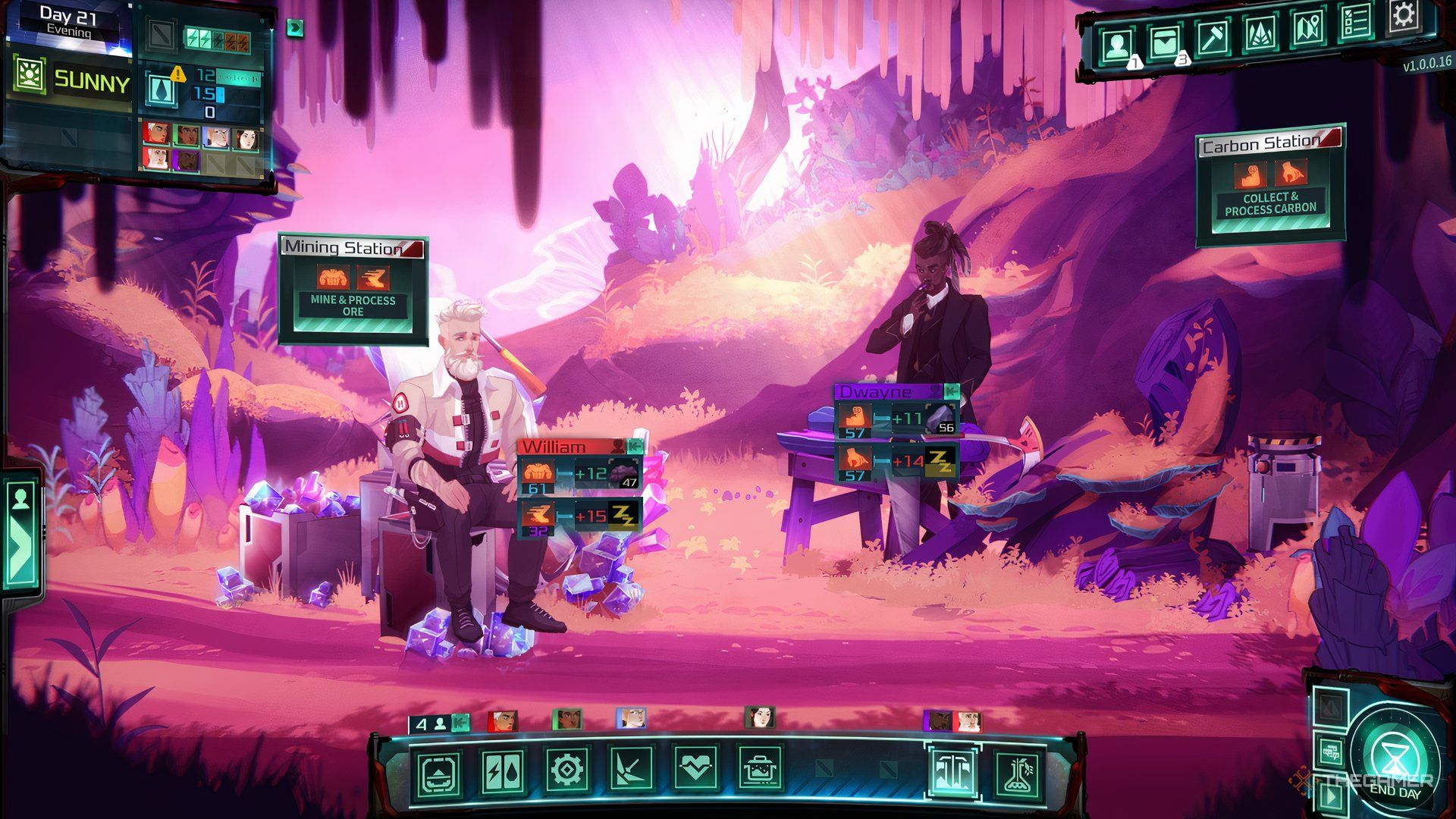1456x819 pixels.
Task: Expand the left-side crew panel arrow
Action: click(20, 530)
